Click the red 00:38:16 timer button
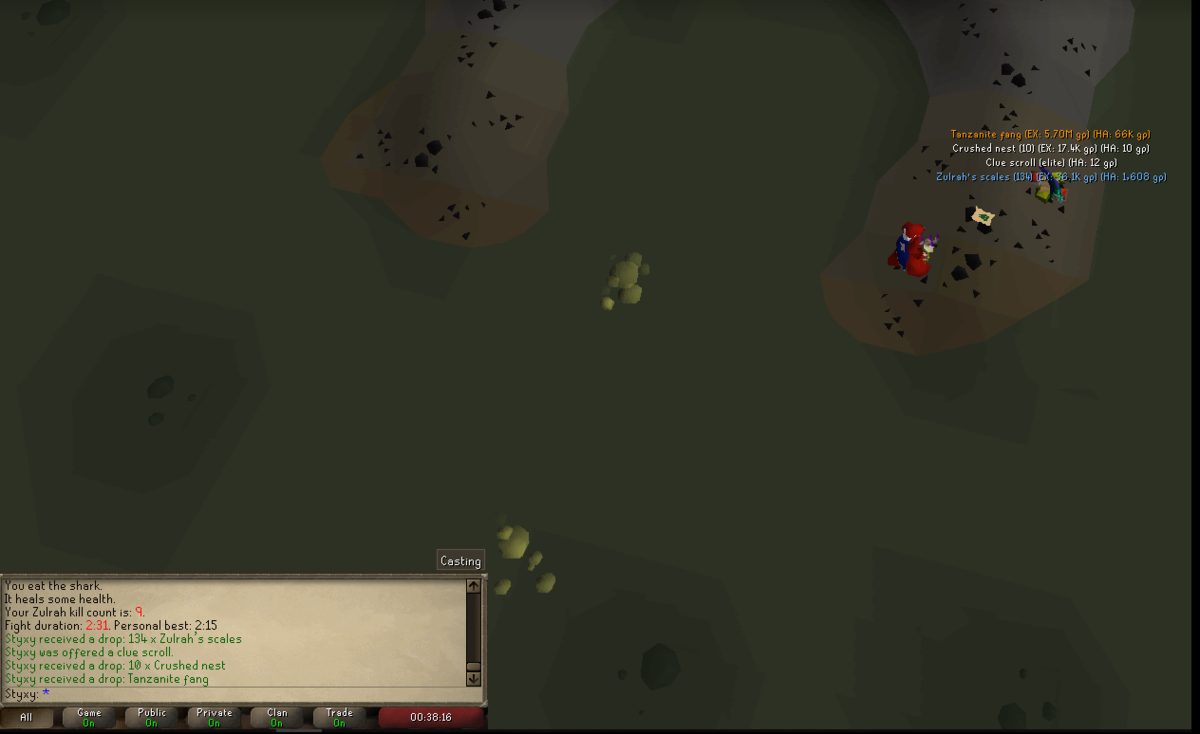1200x734 pixels. click(x=431, y=717)
